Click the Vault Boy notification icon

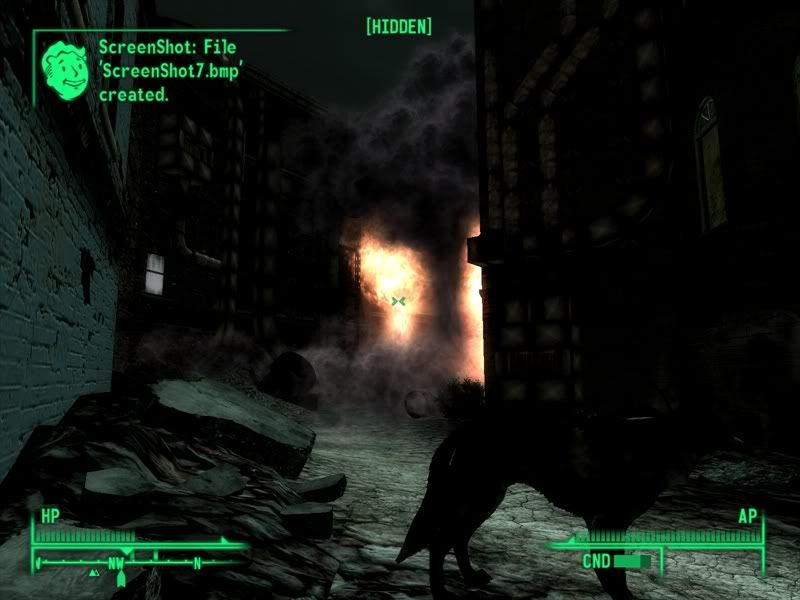[64, 68]
